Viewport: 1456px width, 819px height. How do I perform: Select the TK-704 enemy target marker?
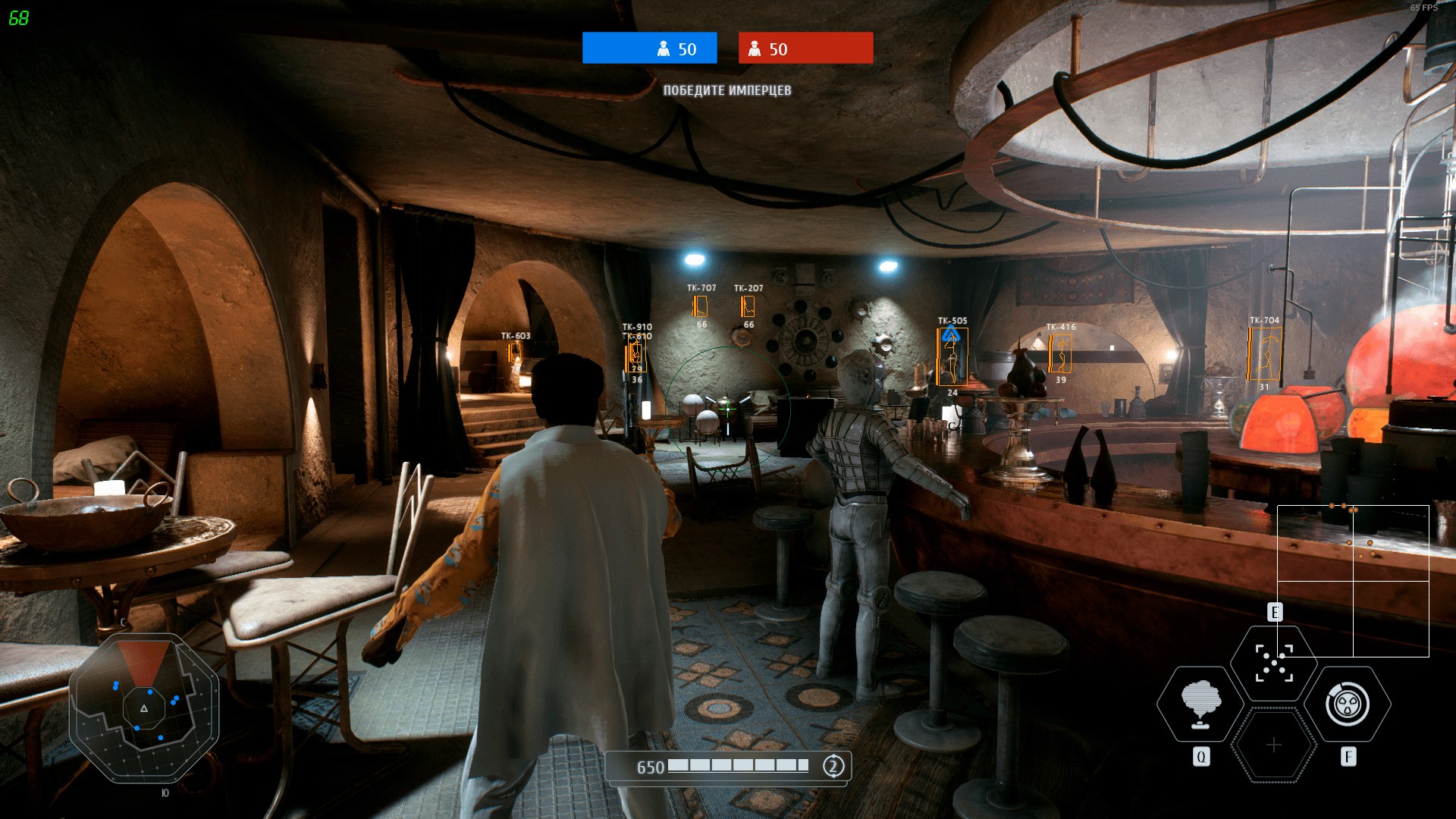pyautogui.click(x=1264, y=354)
